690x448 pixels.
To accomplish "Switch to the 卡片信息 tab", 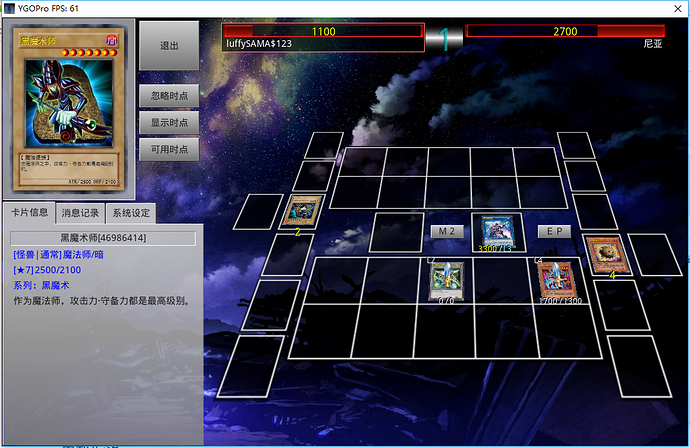I will coord(30,212).
